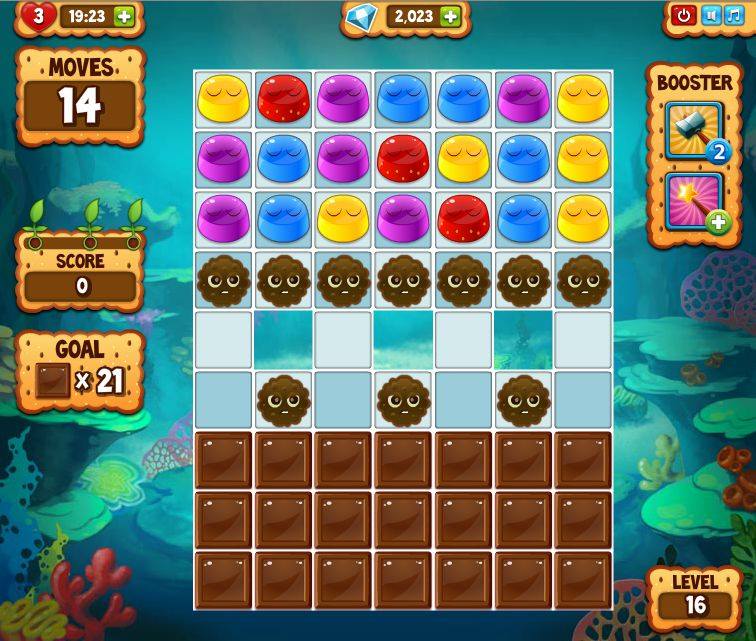Buy more diamonds using the plus button
This screenshot has width=756, height=641.
[450, 16]
